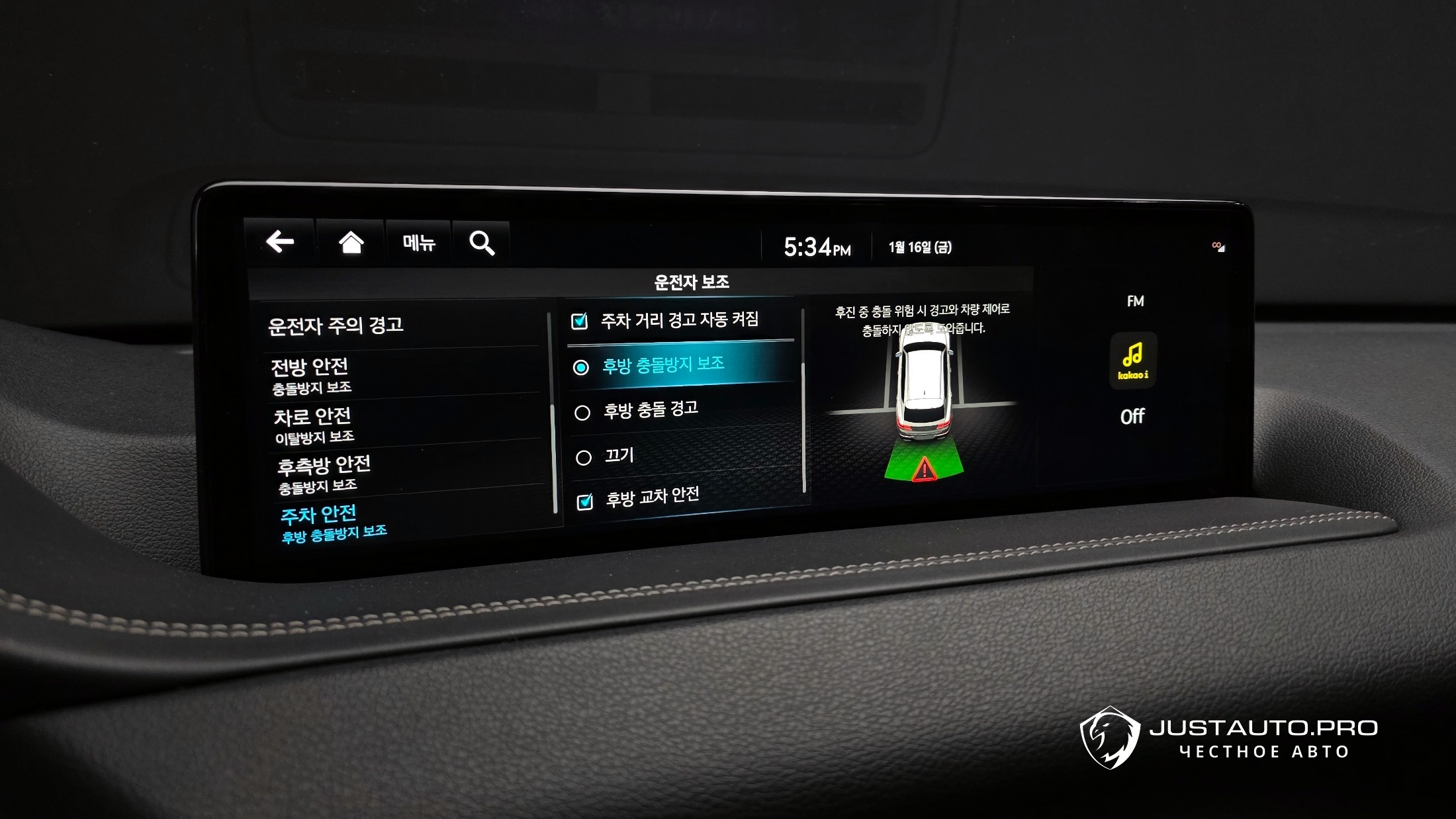Choose 차로 안전 section
Screen dimensions: 1456x819
[x=313, y=425]
